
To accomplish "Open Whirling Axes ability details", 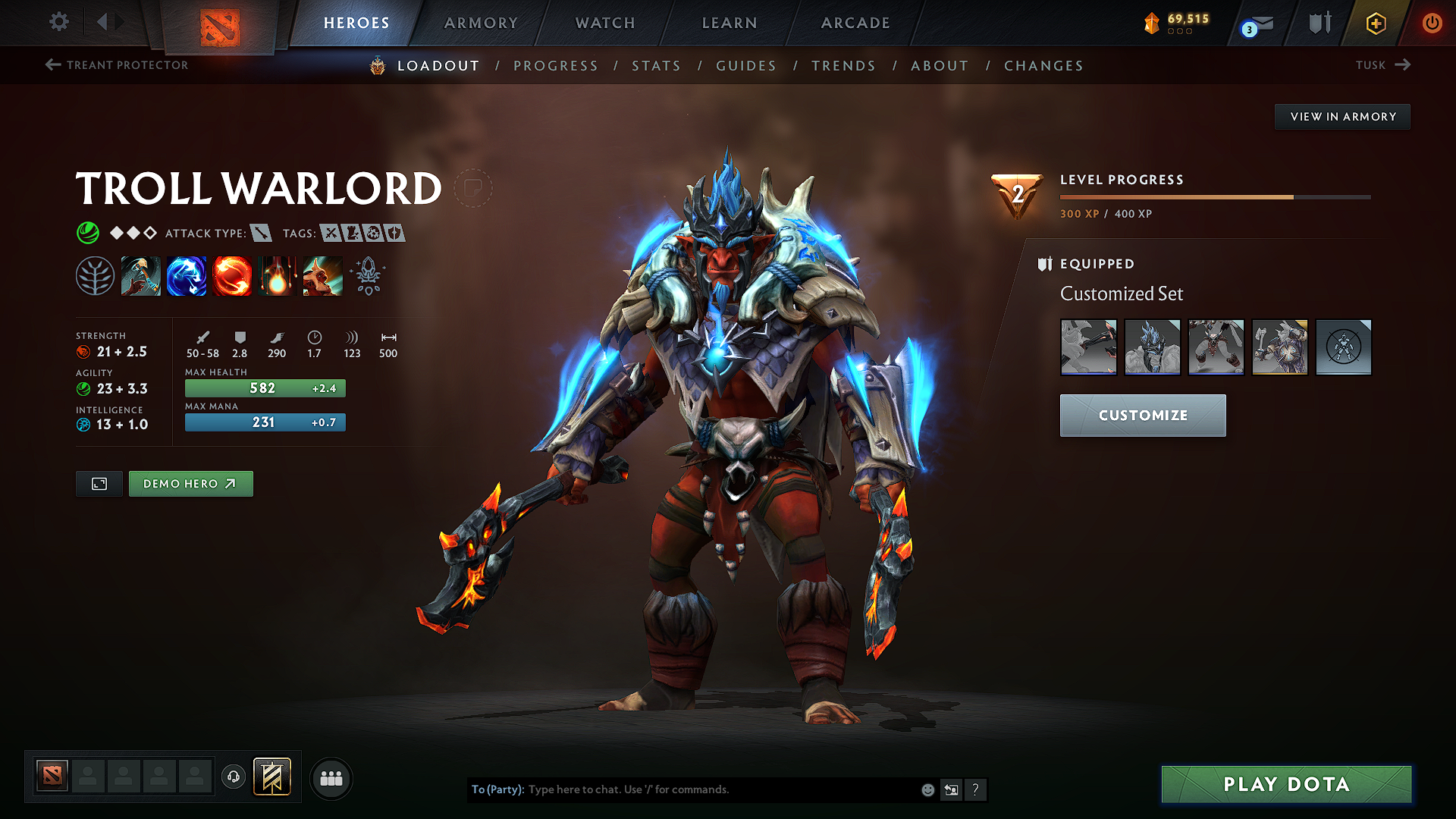I will click(x=187, y=275).
